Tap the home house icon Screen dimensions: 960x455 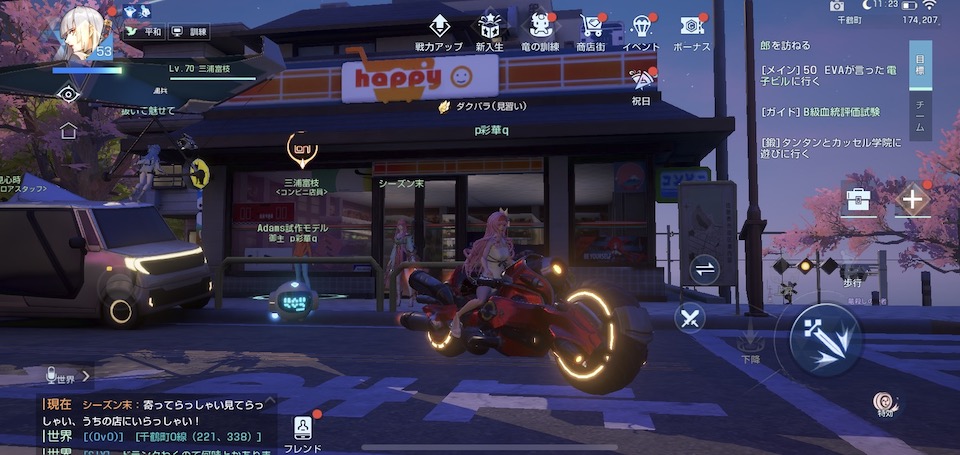click(68, 130)
